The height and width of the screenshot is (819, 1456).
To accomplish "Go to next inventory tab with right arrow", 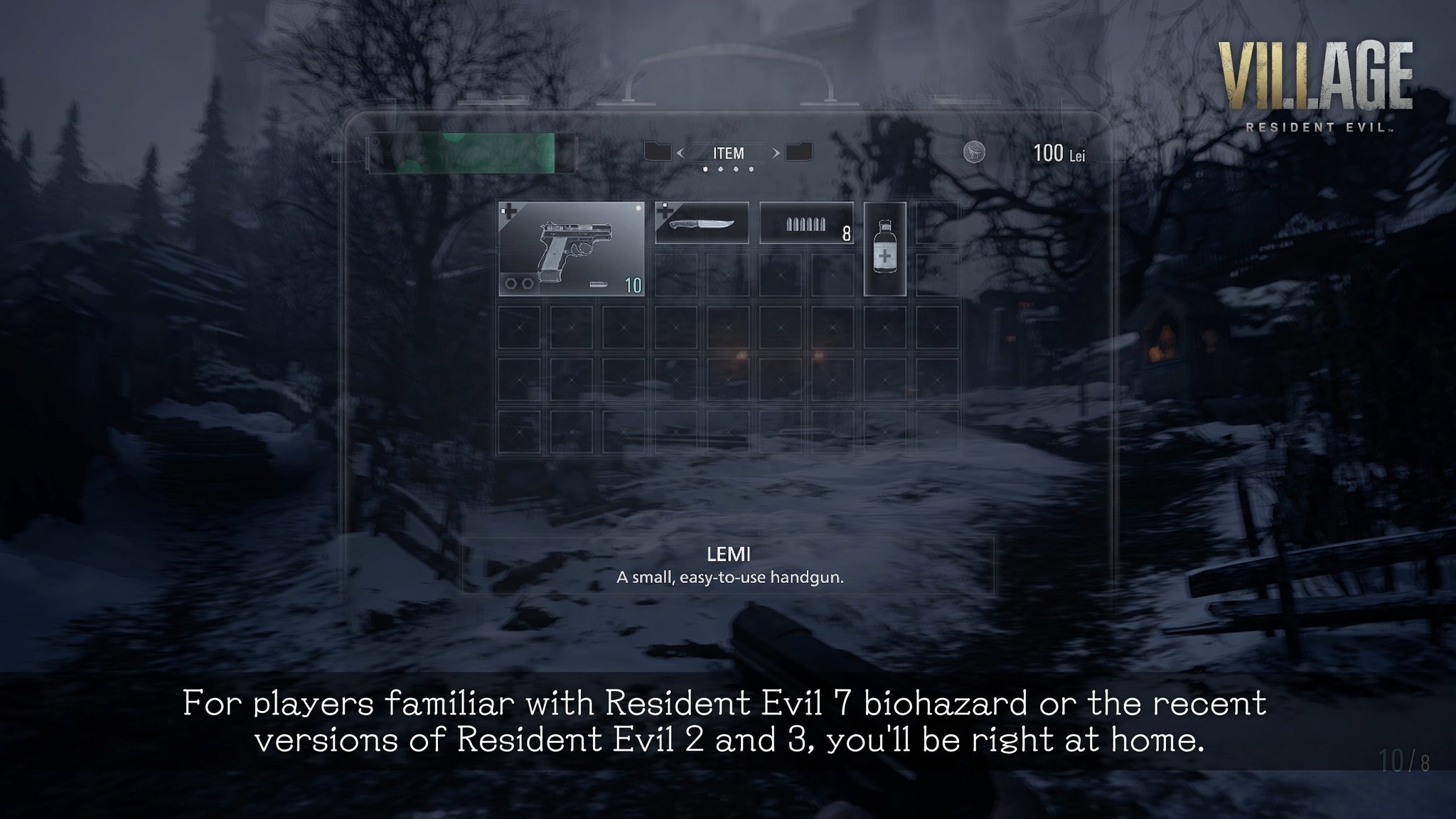I will (x=776, y=153).
